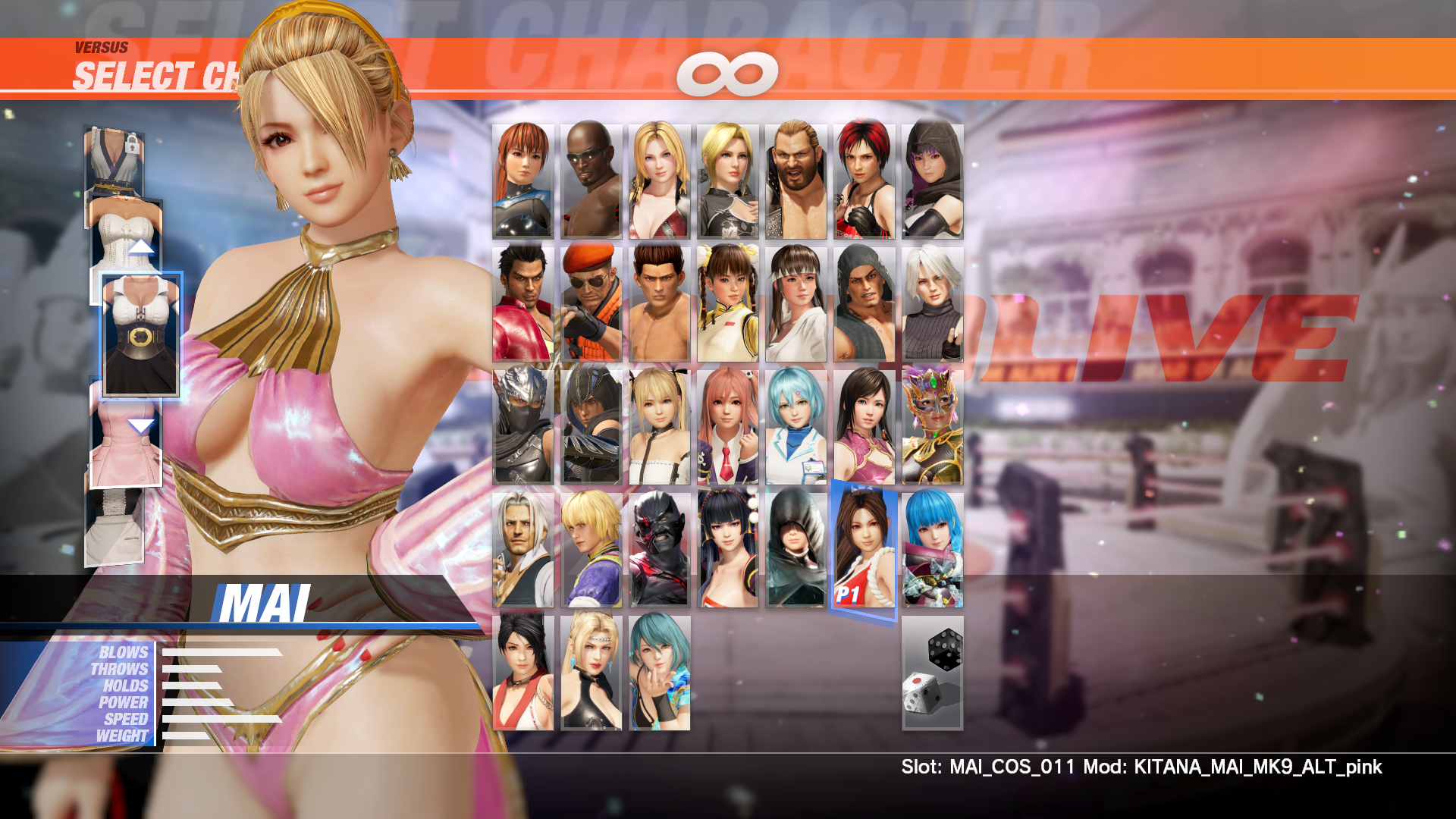Image resolution: width=1456 pixels, height=819 pixels.
Task: Choose Raidou, the black and red masked fighter
Action: 660,549
